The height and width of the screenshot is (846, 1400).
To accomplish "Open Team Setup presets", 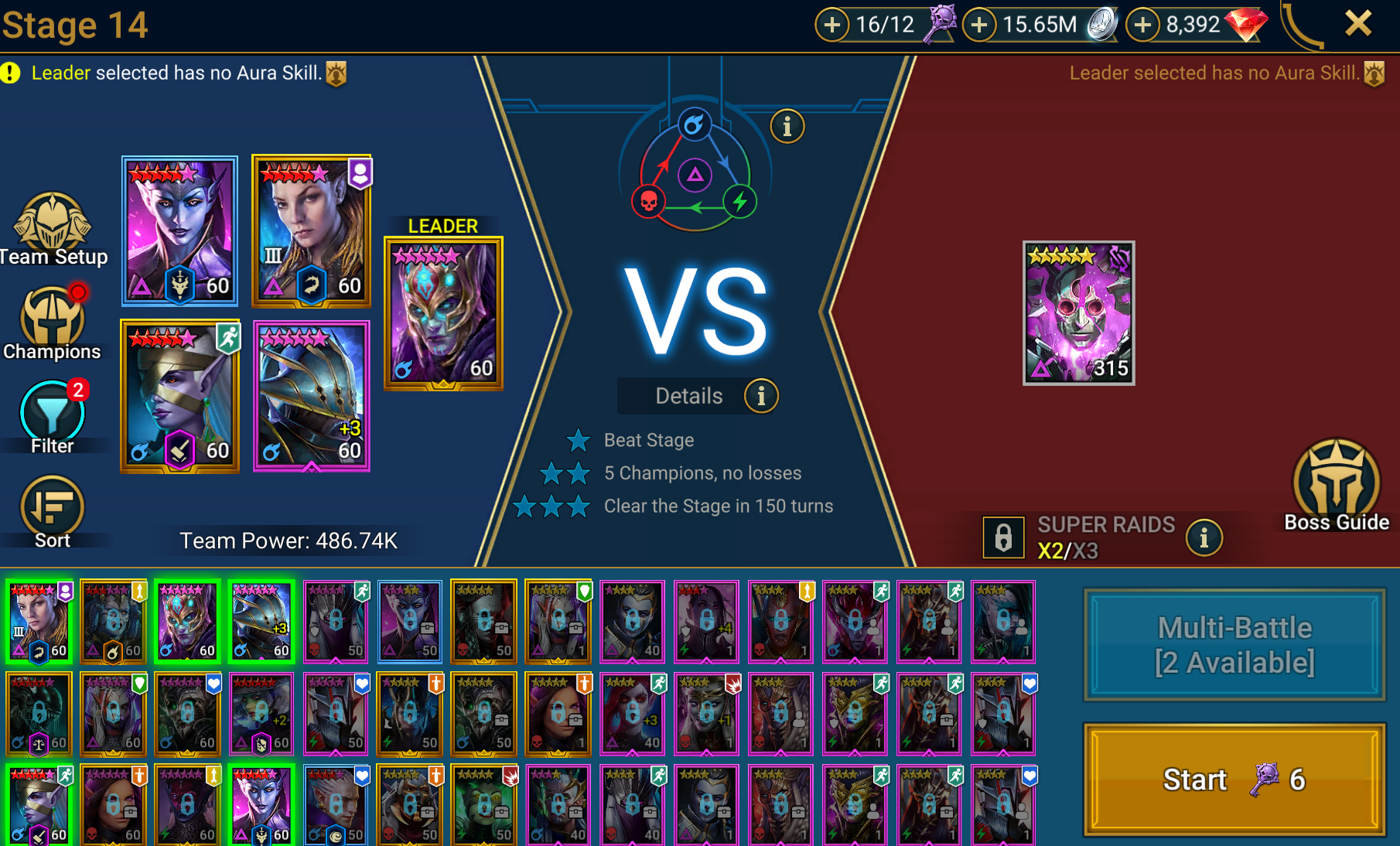I will pyautogui.click(x=53, y=230).
